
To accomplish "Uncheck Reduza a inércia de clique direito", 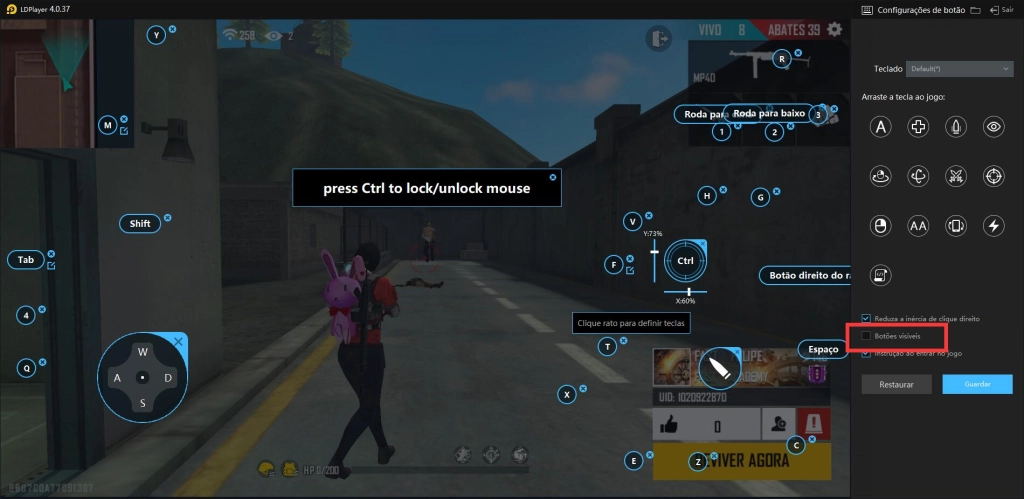I will (x=866, y=318).
